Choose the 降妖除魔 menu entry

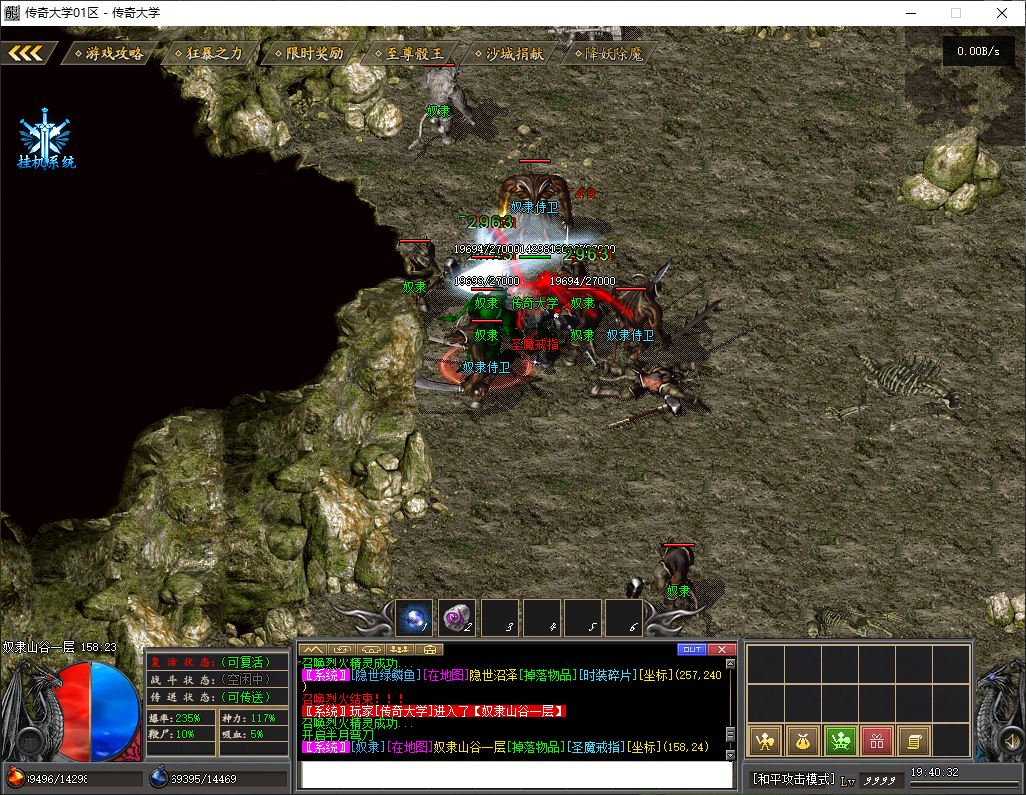tap(609, 53)
